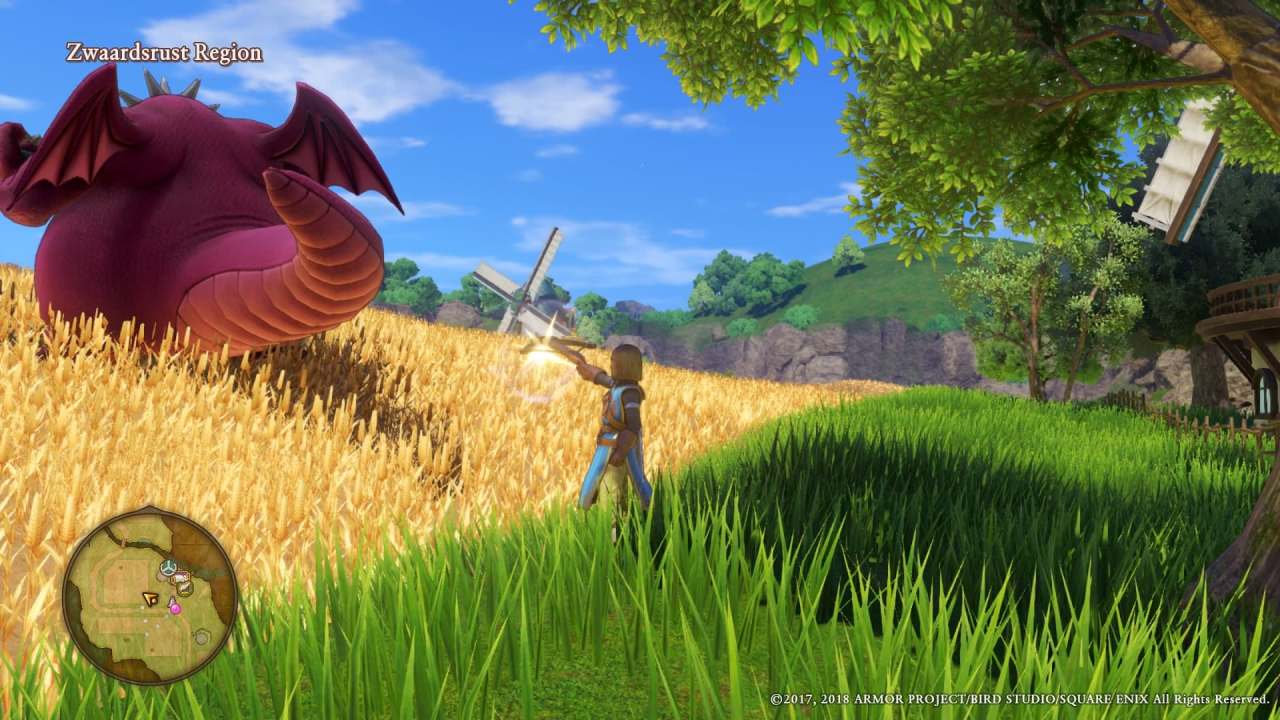Click the river crossing shown on the minimap
Screen dimensions: 1280x720
(x=123, y=542)
